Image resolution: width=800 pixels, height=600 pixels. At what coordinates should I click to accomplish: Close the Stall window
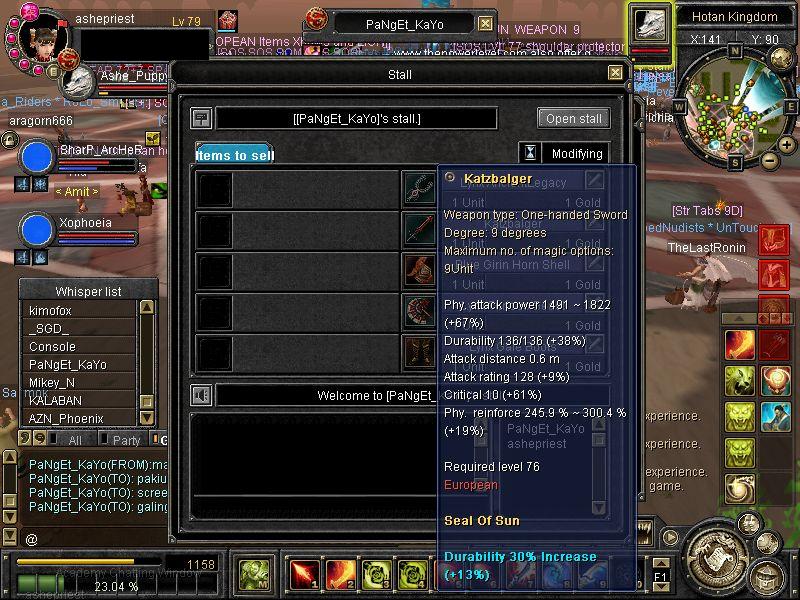click(615, 73)
